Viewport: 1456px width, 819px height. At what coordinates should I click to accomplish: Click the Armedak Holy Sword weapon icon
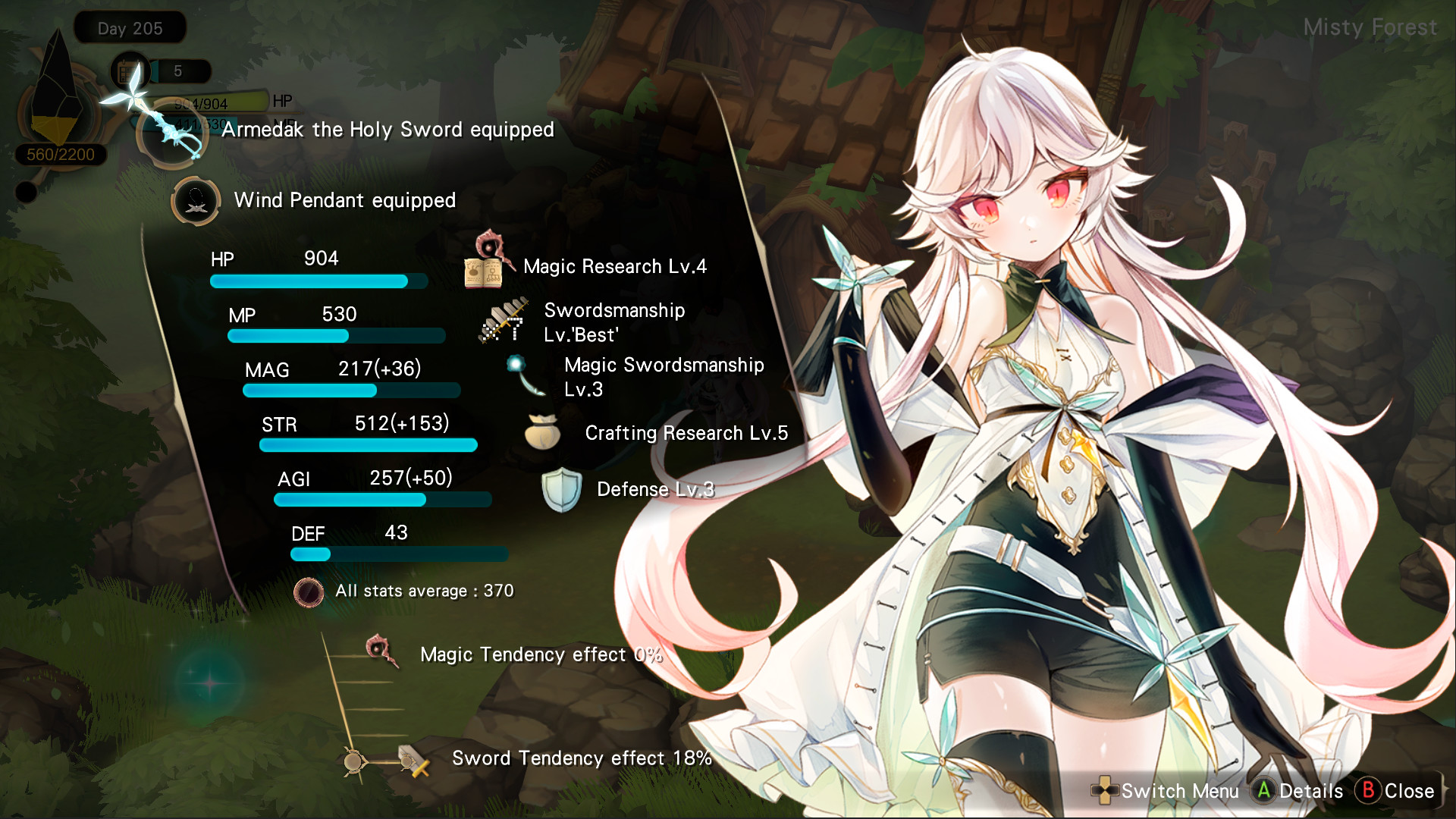point(173,130)
